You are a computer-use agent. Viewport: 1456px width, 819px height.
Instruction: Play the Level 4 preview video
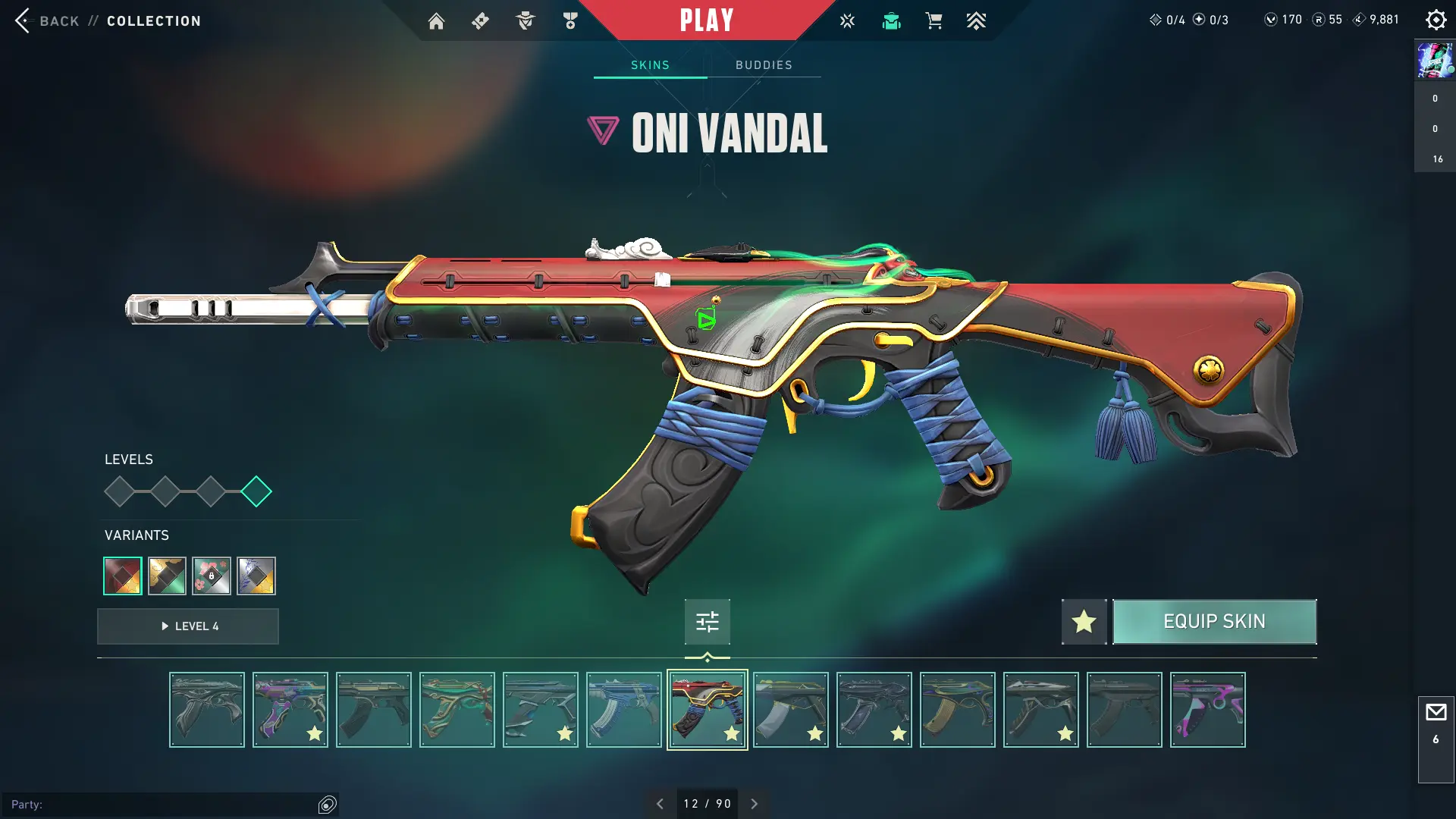tap(188, 626)
